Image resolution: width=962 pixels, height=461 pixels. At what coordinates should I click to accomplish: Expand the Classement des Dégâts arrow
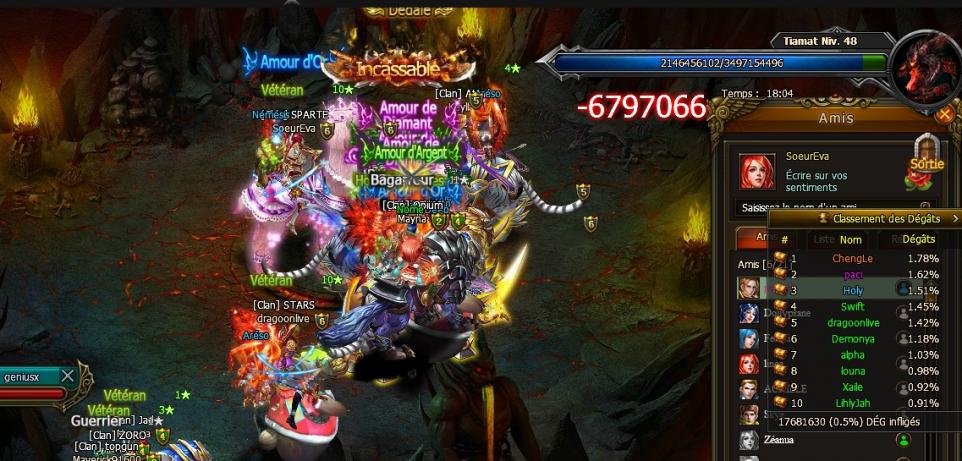(x=952, y=218)
